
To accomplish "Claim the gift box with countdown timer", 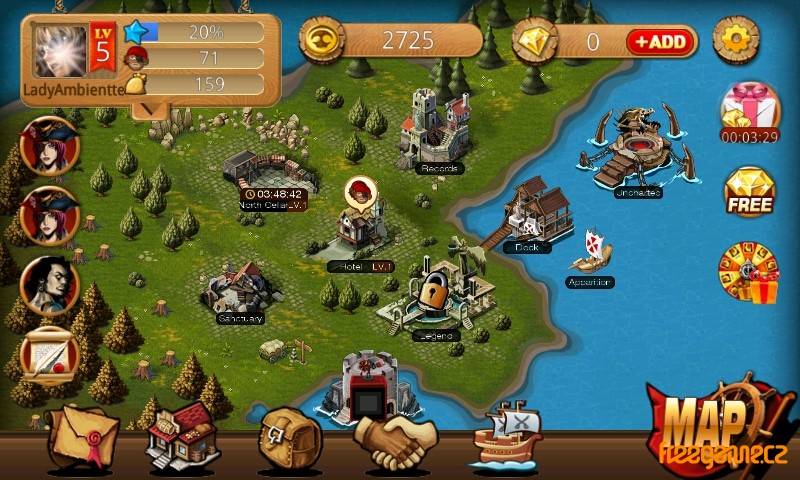I will 748,110.
